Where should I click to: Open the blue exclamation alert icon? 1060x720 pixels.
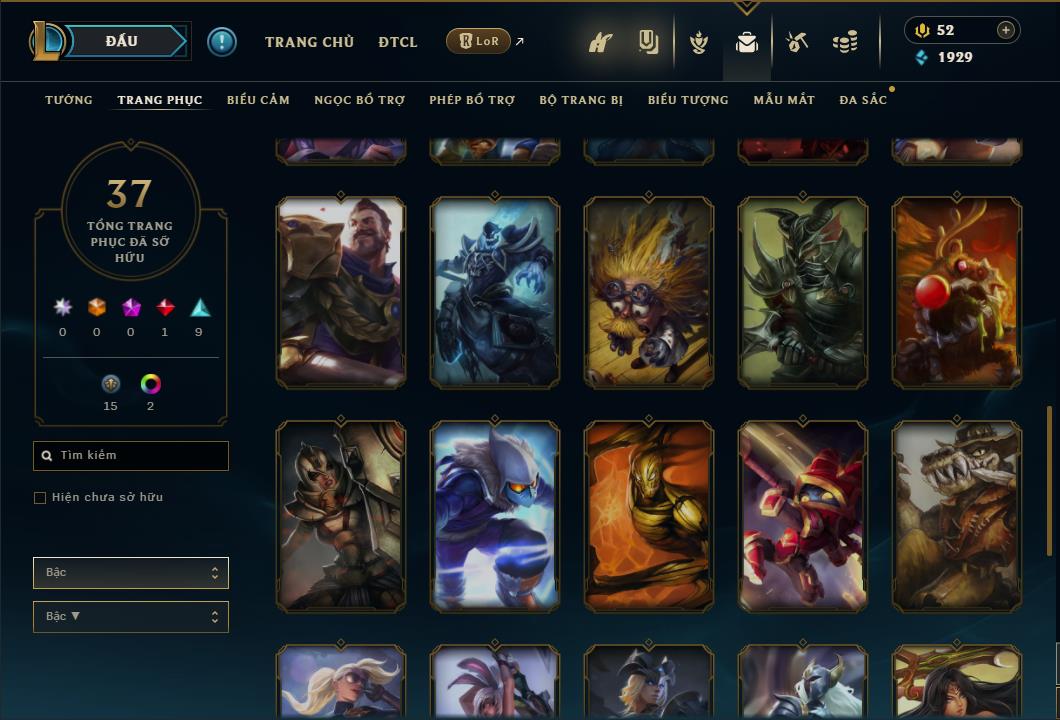(222, 41)
